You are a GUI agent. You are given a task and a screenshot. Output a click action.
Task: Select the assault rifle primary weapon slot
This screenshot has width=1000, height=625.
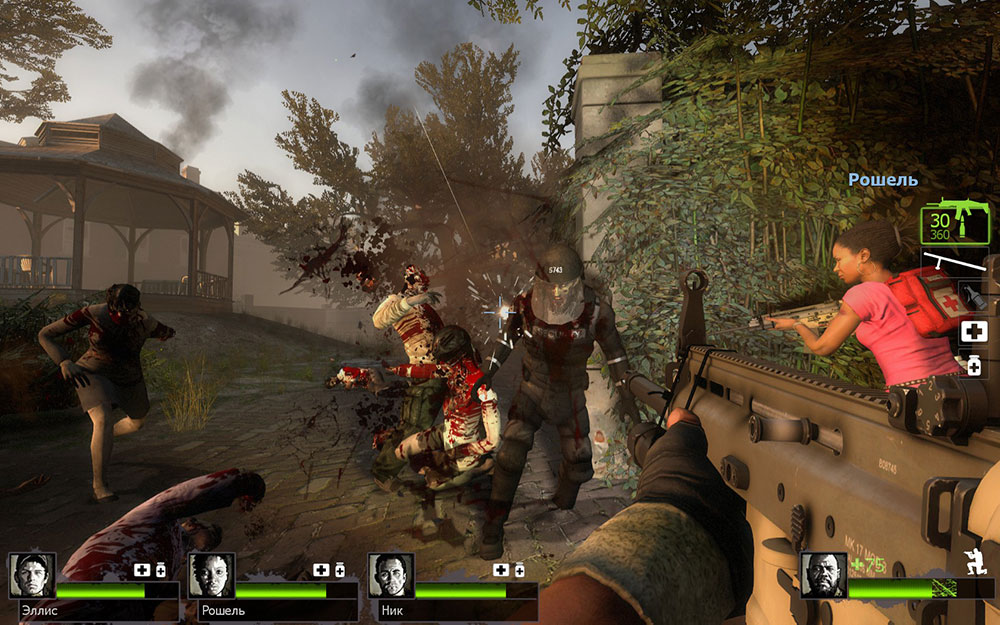coord(955,221)
